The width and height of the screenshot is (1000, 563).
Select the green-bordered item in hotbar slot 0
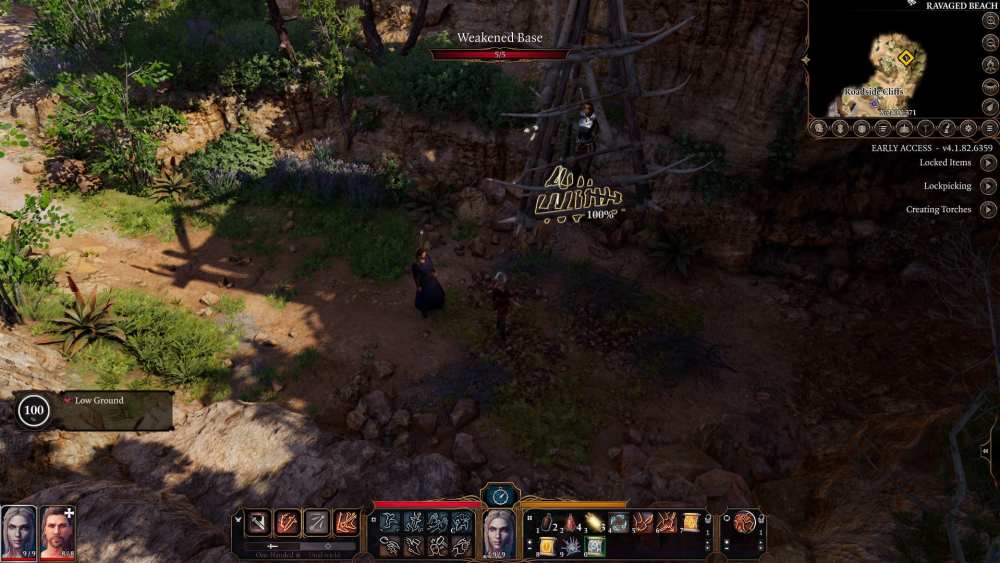click(596, 546)
